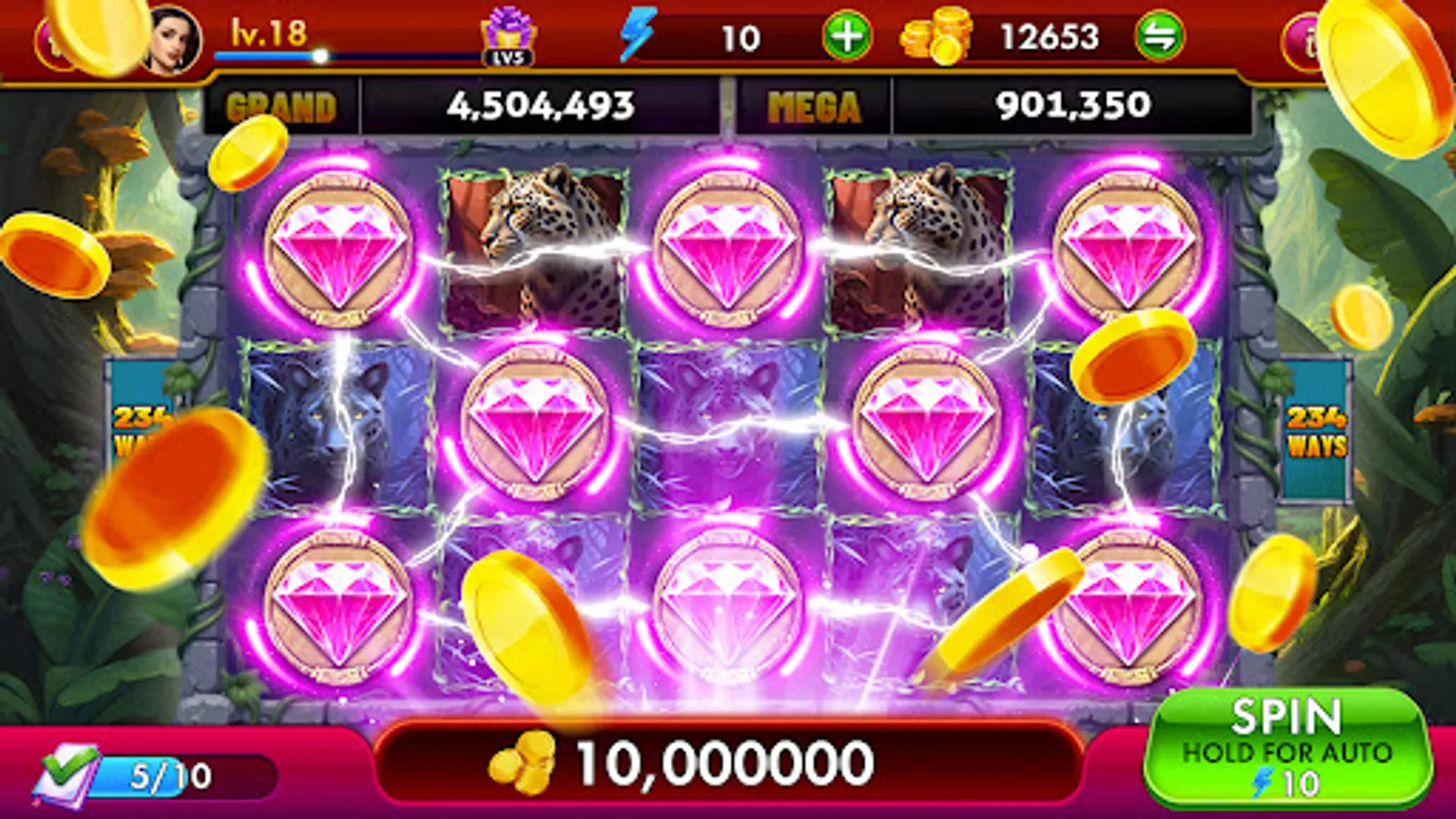This screenshot has height=819, width=1456.
Task: Open the LV5 gift box reward
Action: 509,34
